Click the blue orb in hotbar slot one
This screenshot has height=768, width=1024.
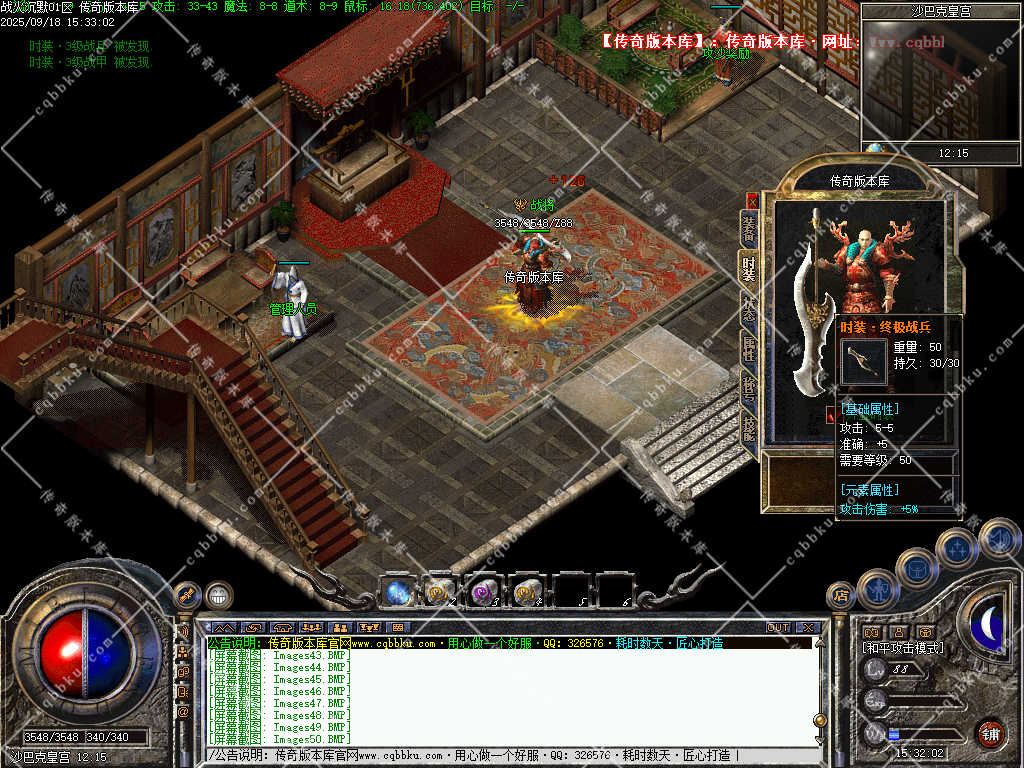click(x=396, y=592)
